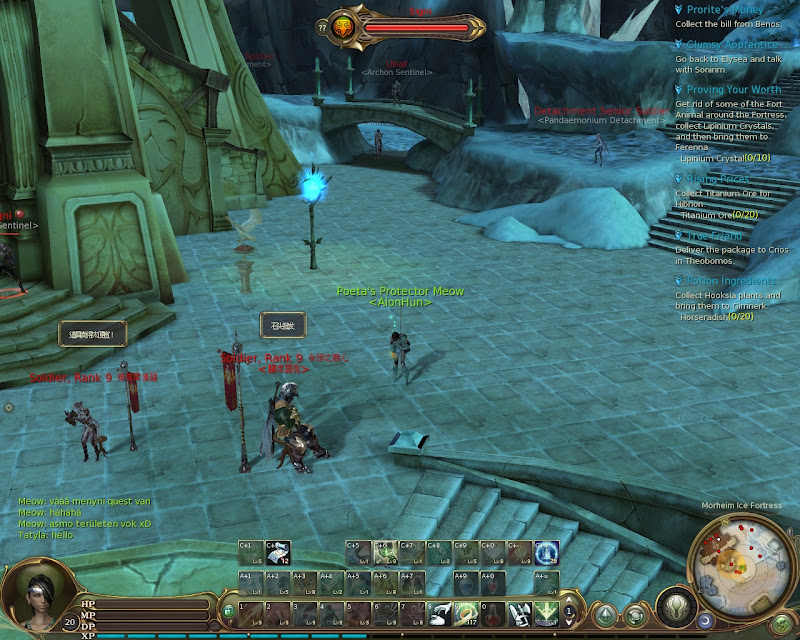Viewport: 800px width, 640px height.
Task: Click the crescent moon button beside minimap
Action: click(706, 622)
